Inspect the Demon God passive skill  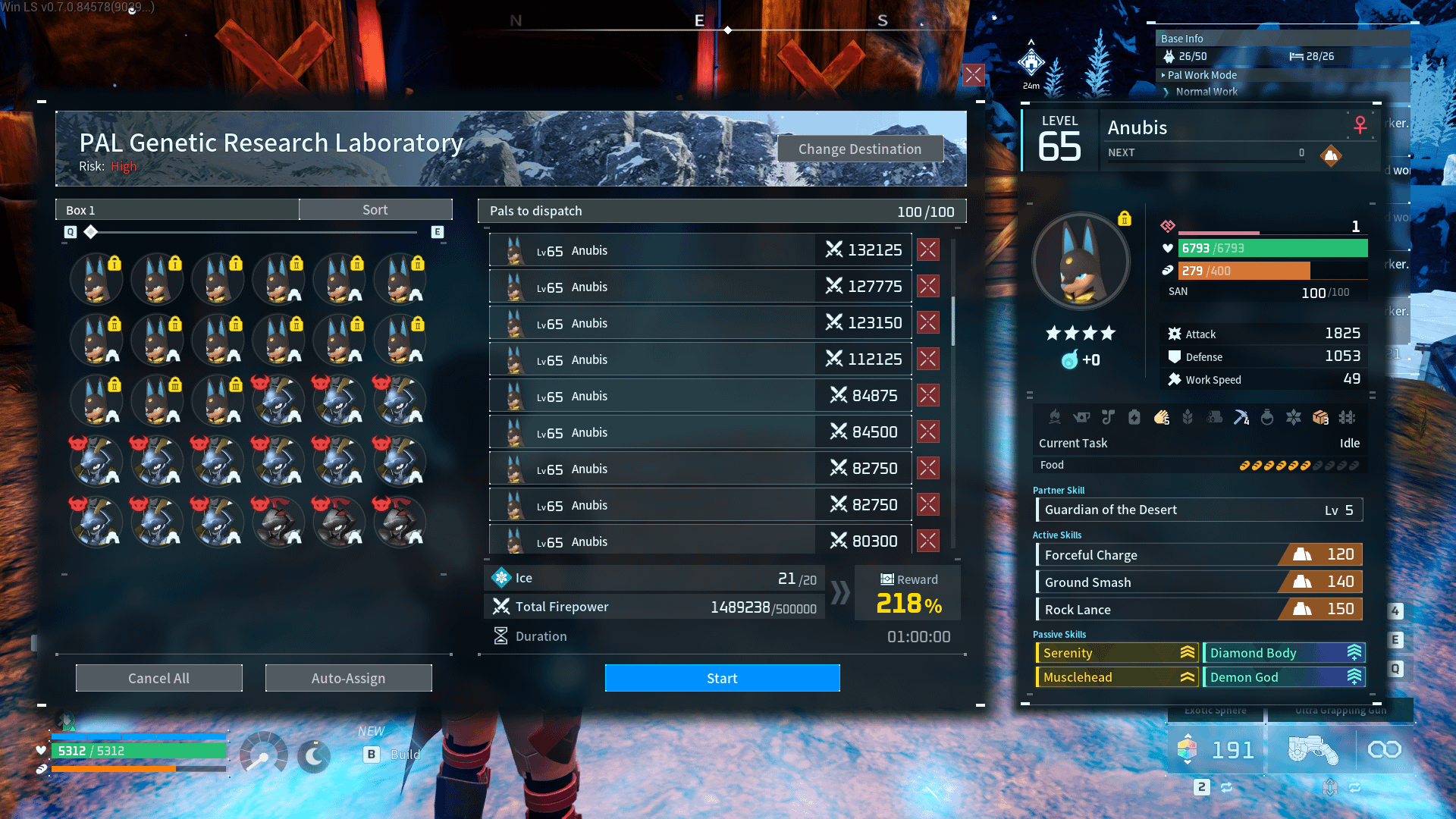coord(1284,676)
